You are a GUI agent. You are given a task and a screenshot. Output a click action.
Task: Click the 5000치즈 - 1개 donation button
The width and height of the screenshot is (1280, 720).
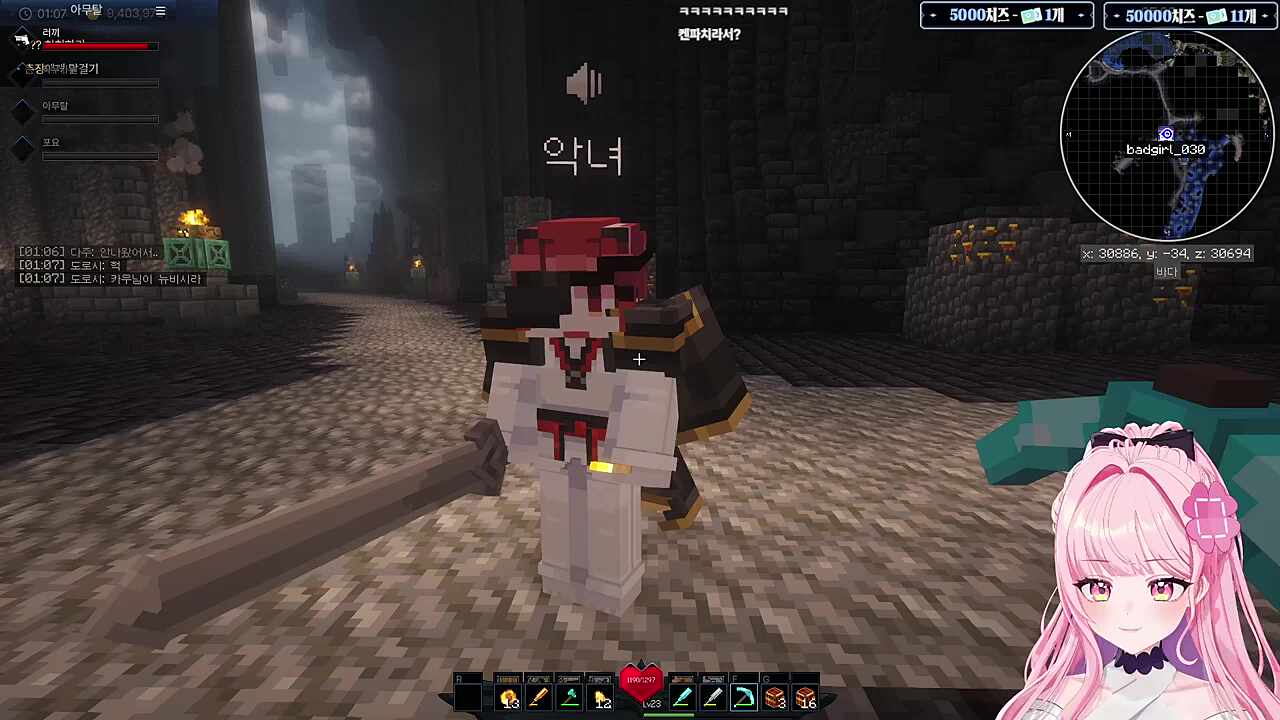1005,14
